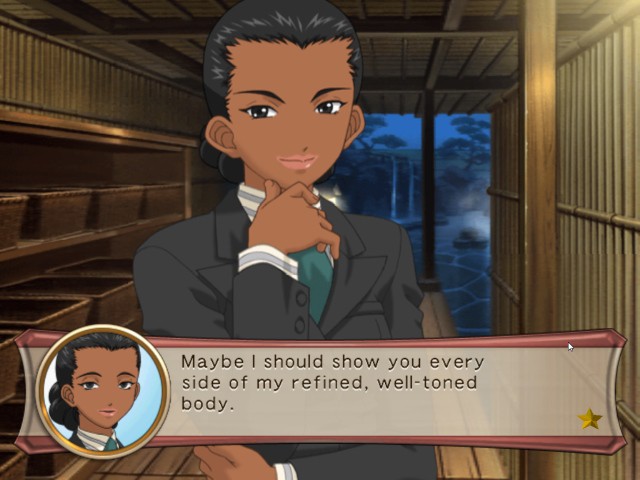
Task: Click the speaker portrait in dialogue box
Action: [x=103, y=391]
